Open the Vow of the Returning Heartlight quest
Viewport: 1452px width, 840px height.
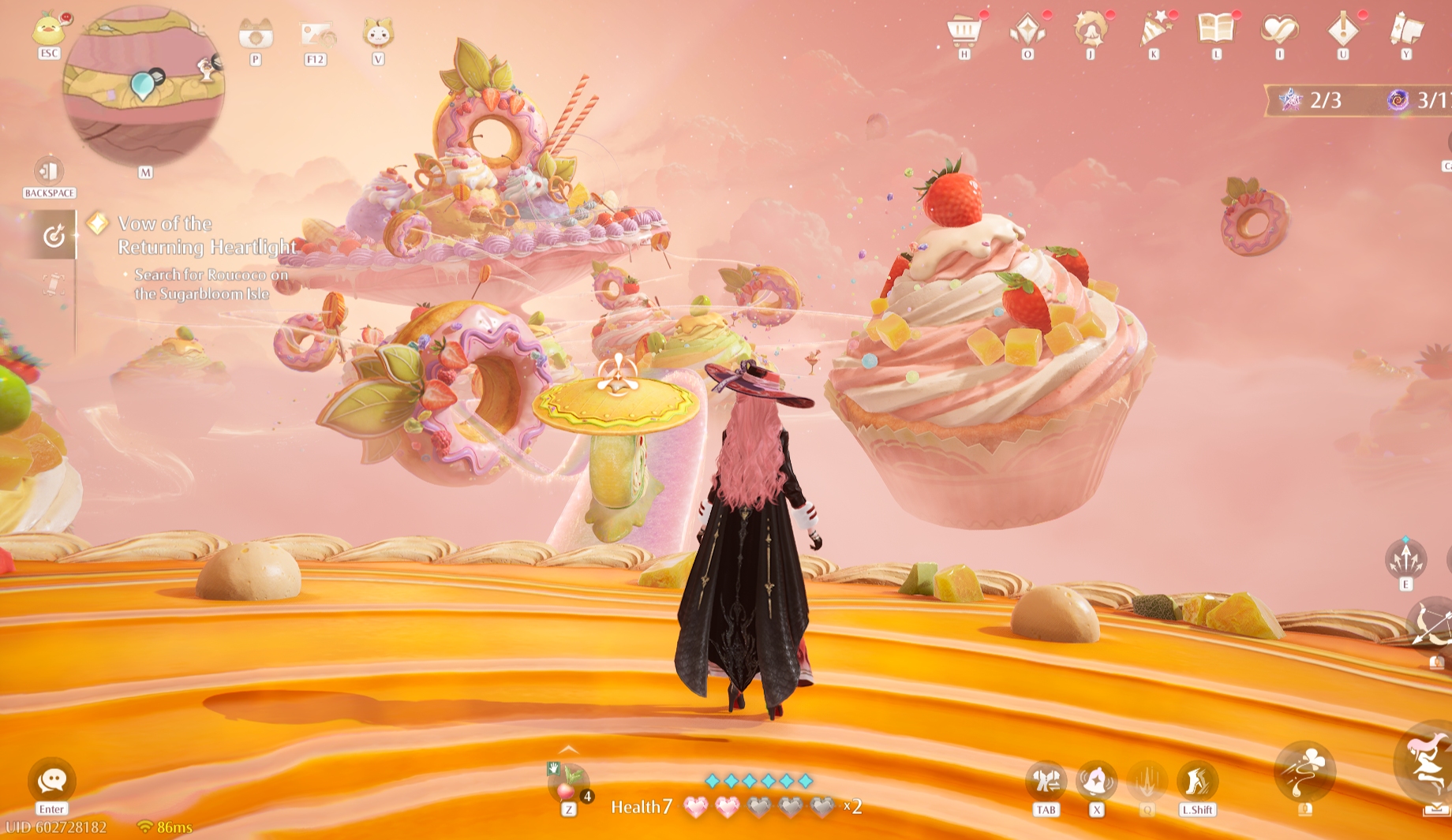(207, 235)
